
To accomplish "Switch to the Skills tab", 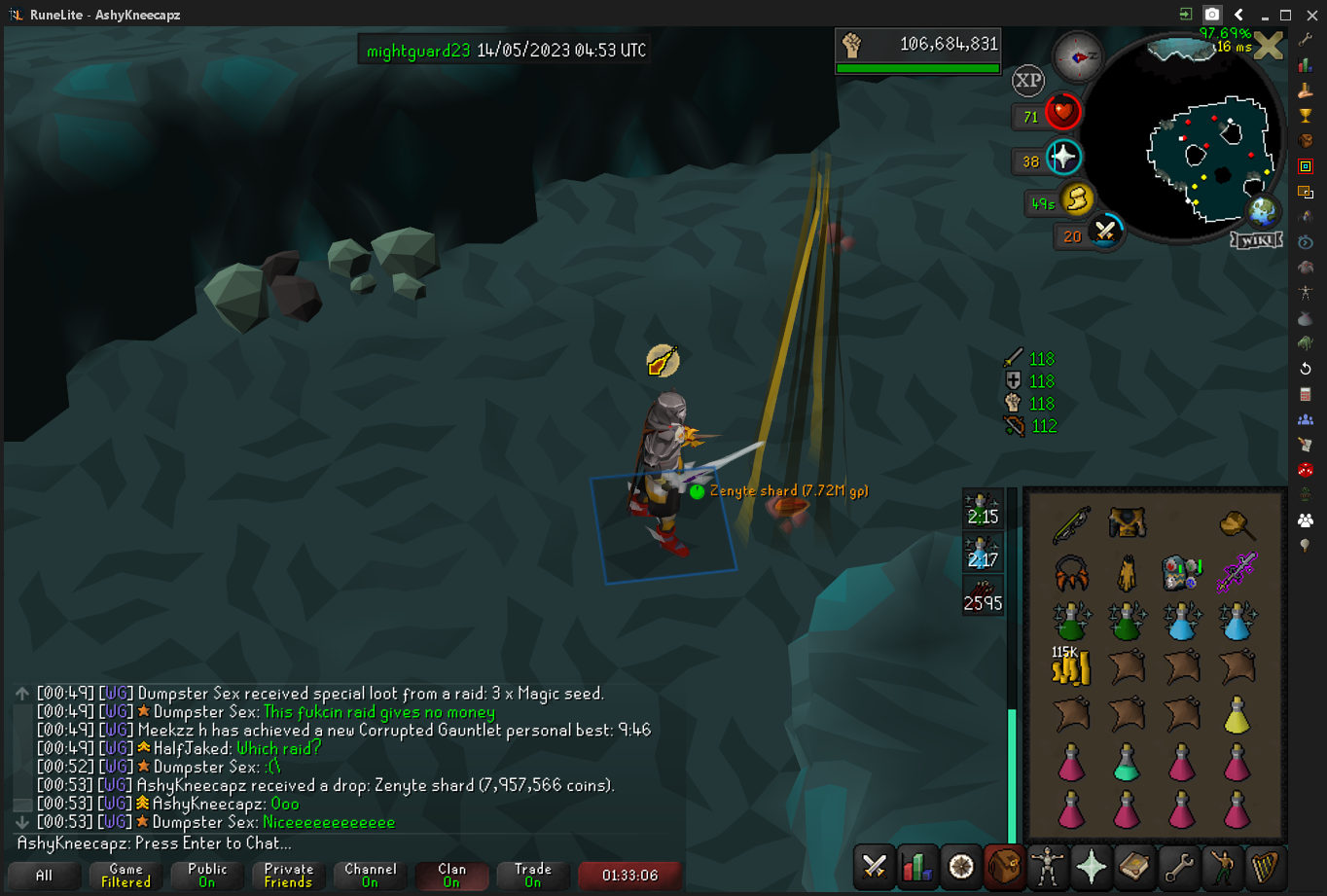I will pos(917,867).
